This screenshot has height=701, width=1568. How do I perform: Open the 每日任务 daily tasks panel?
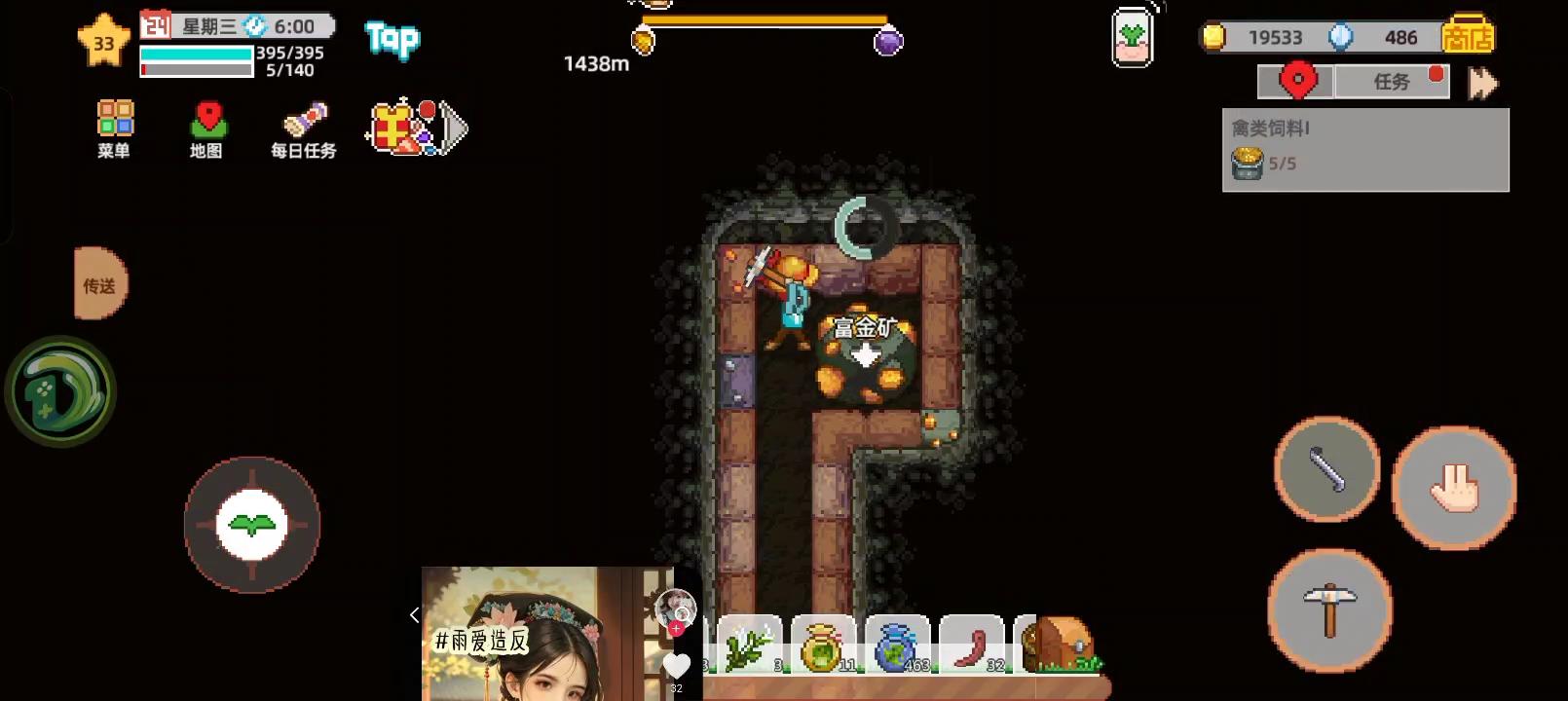(302, 129)
